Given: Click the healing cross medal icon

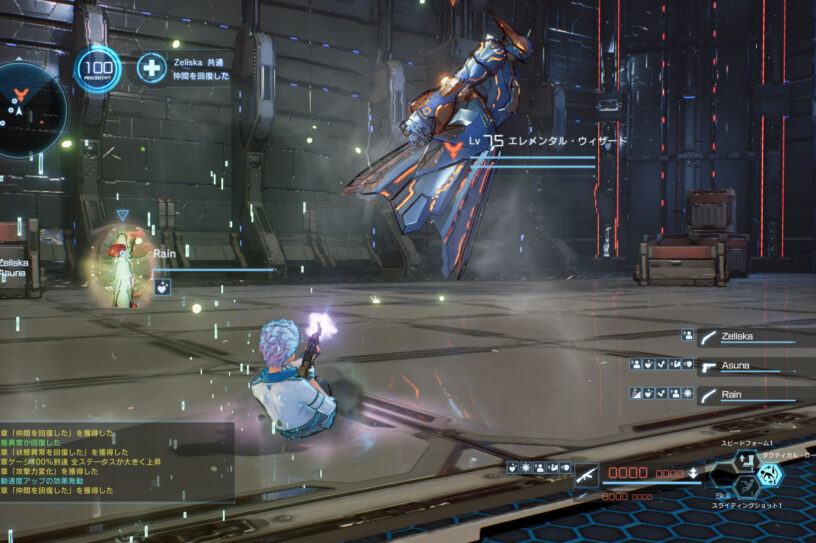Looking at the screenshot, I should [152, 68].
